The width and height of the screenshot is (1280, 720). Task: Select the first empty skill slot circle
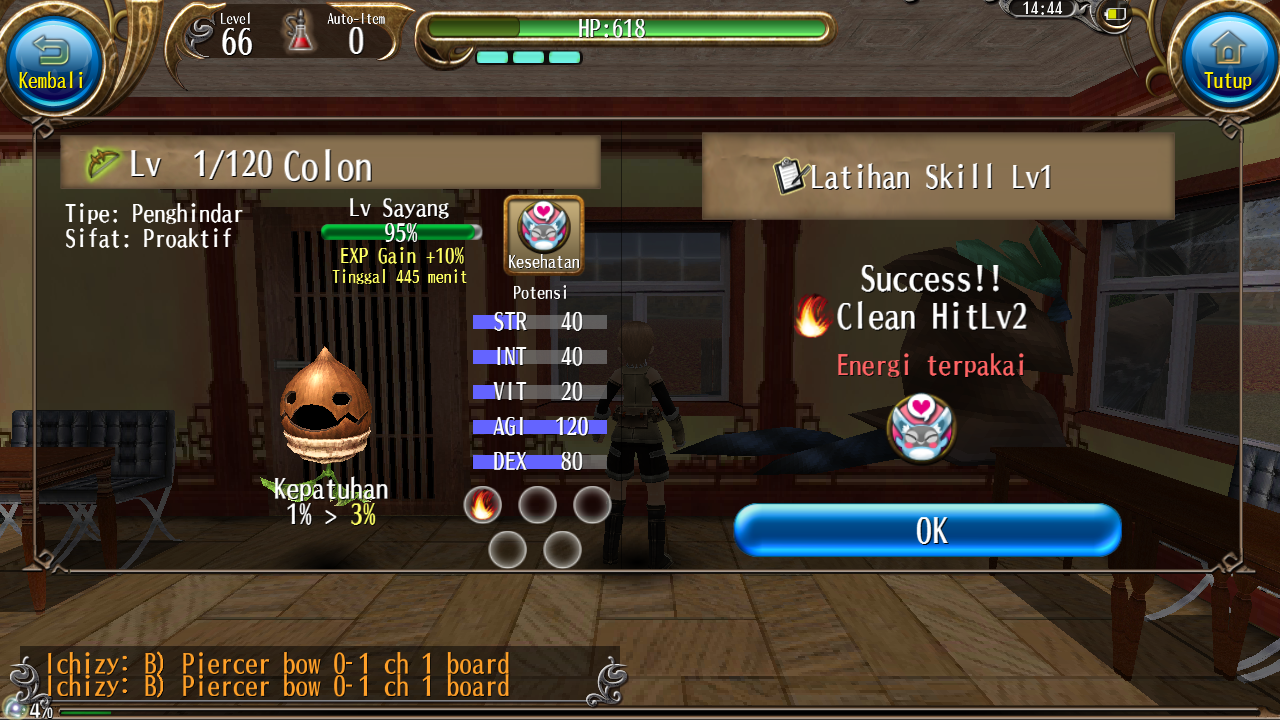tap(538, 505)
